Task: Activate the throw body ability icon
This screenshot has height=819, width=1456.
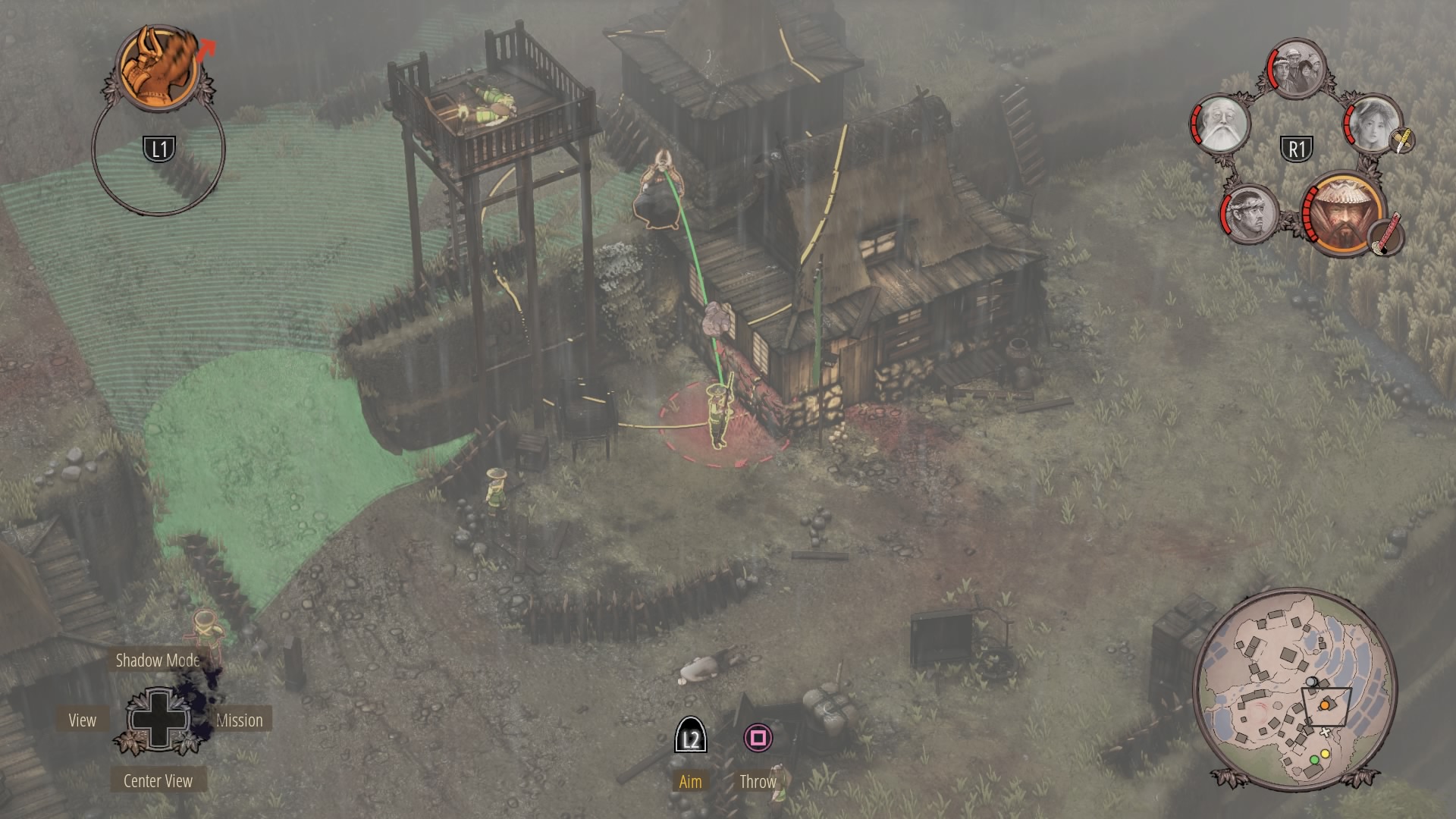Action: pos(161,67)
